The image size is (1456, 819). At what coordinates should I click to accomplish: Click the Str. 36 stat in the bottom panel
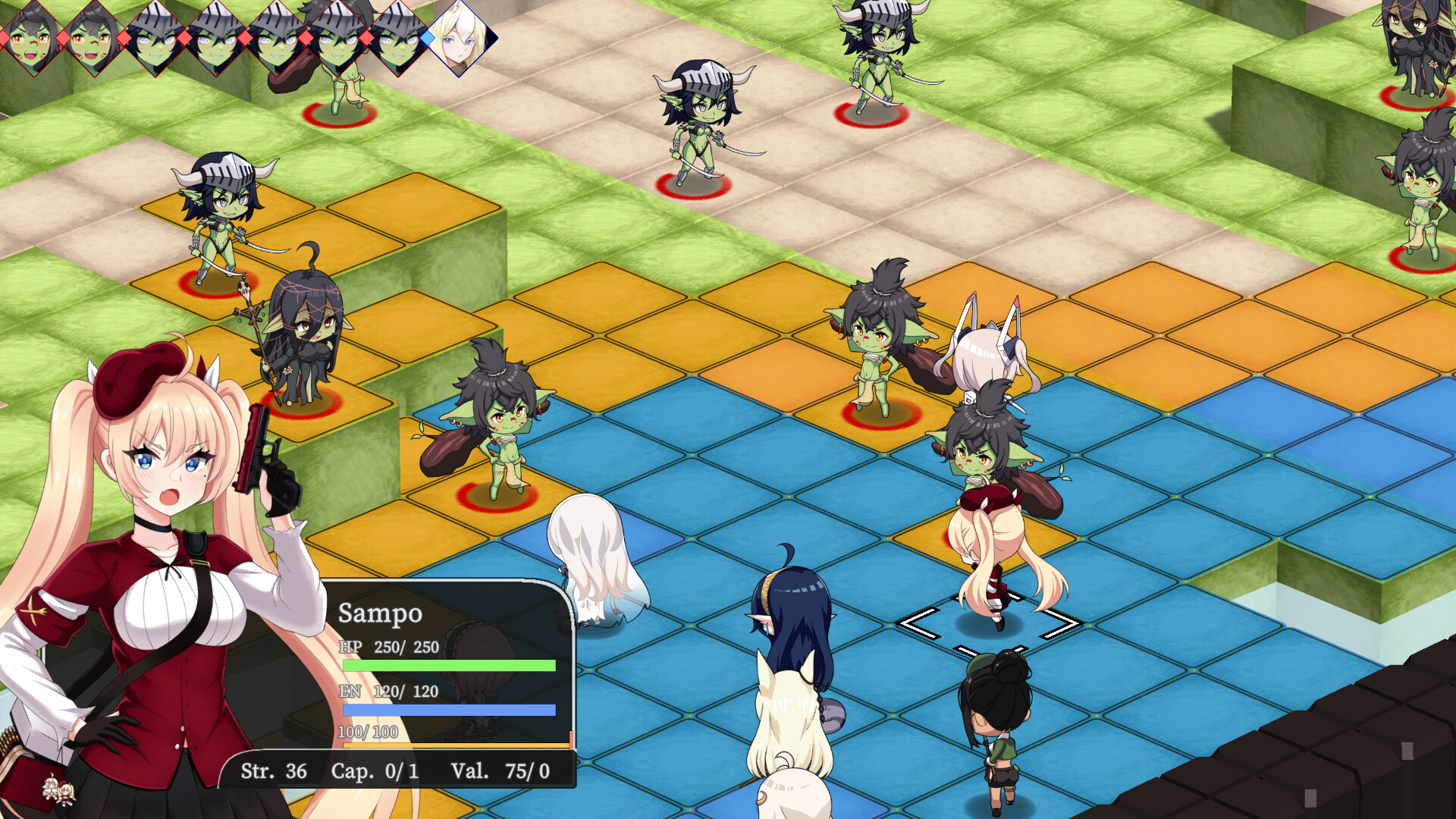pos(275,772)
